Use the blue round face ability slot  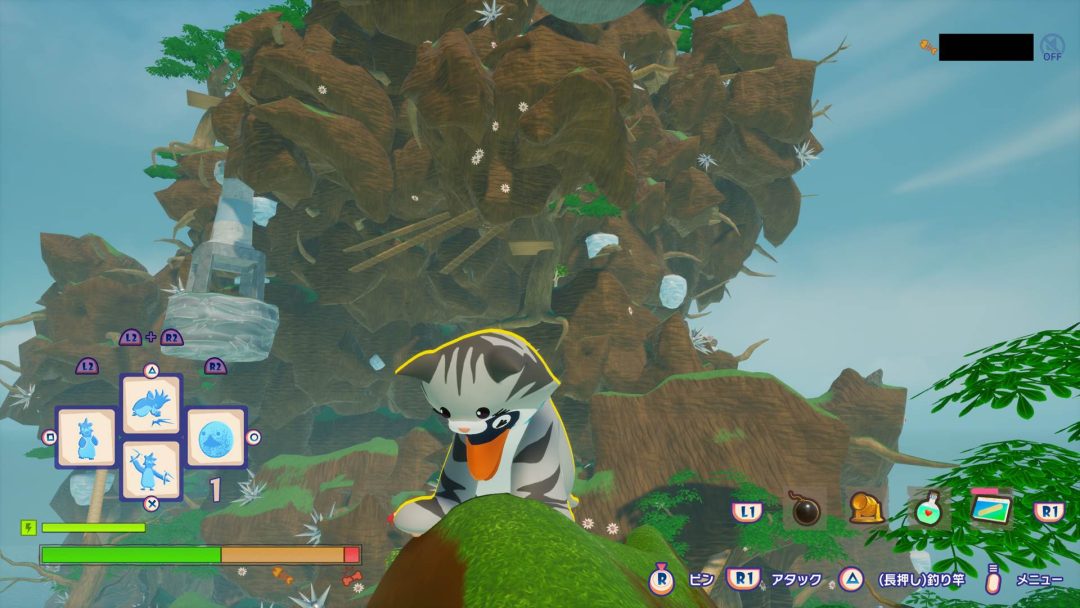(x=216, y=437)
